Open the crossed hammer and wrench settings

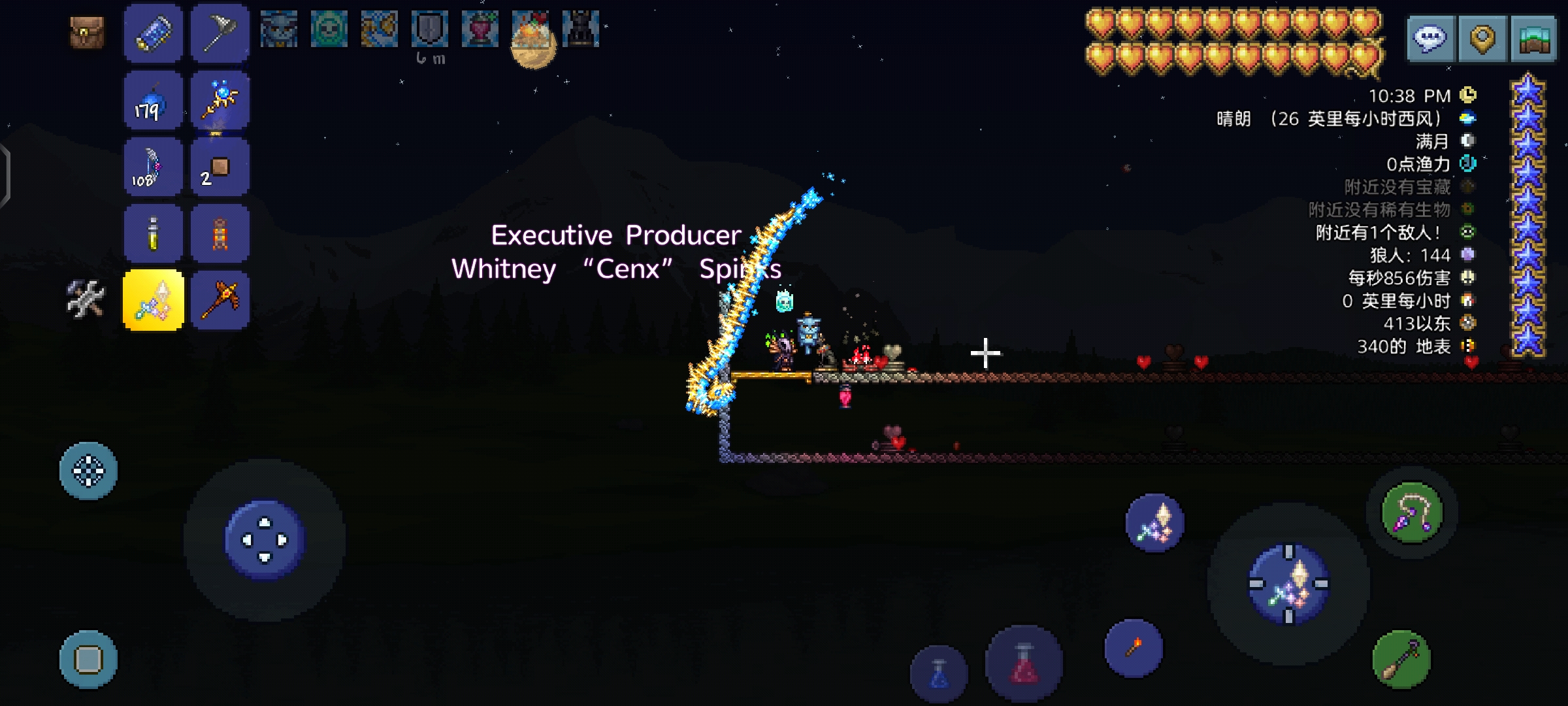86,299
